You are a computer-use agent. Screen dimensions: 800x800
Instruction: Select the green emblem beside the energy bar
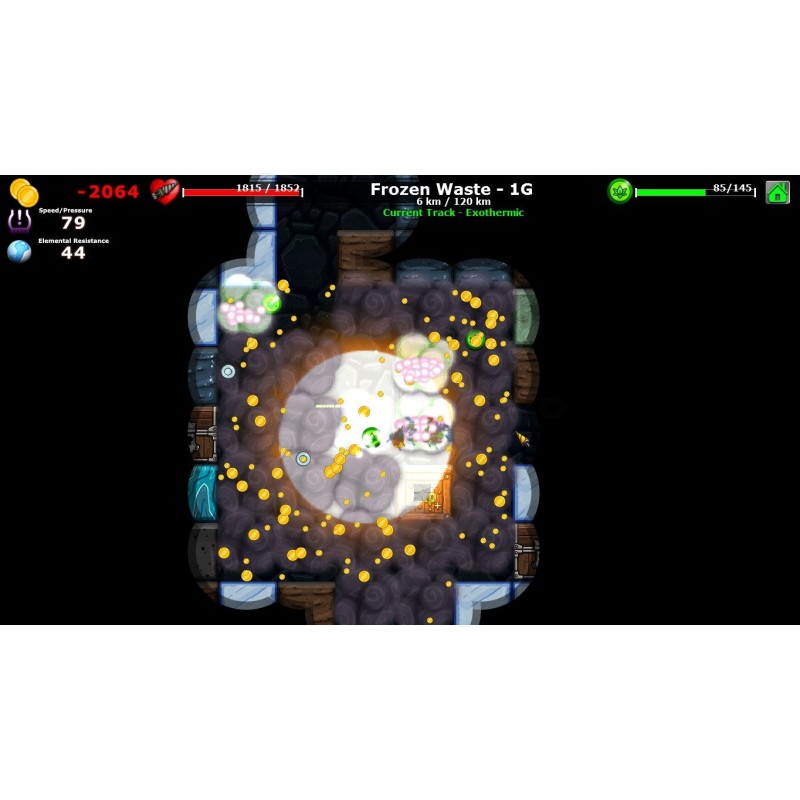pyautogui.click(x=620, y=191)
